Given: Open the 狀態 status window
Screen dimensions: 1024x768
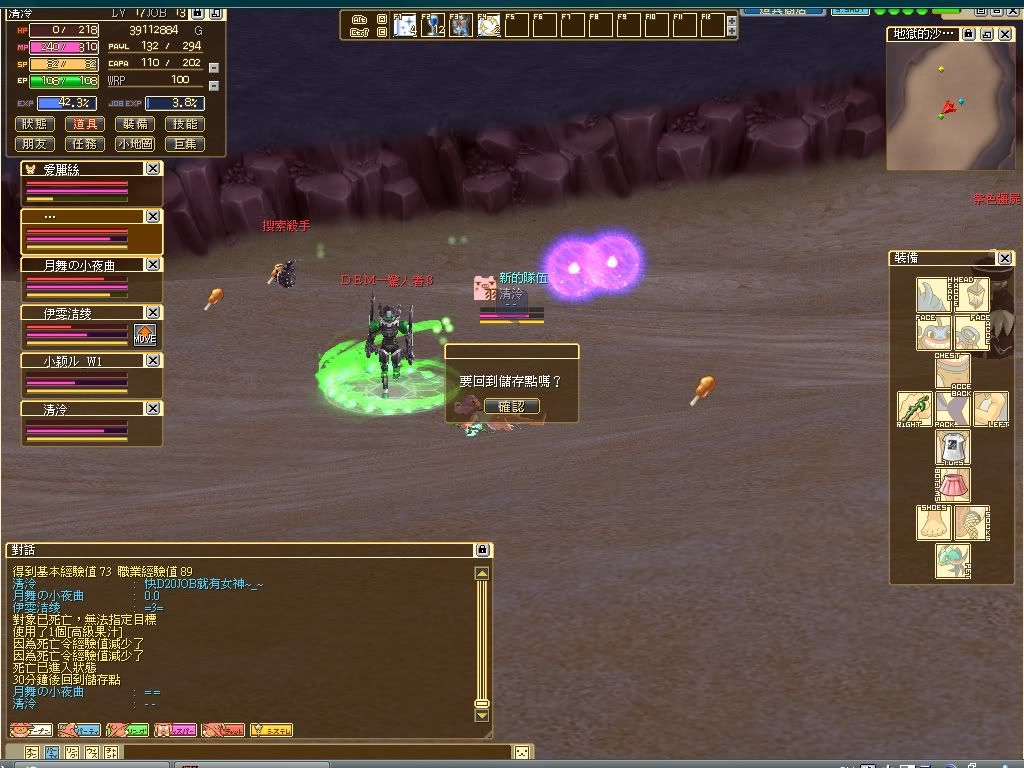Looking at the screenshot, I should pos(35,124).
